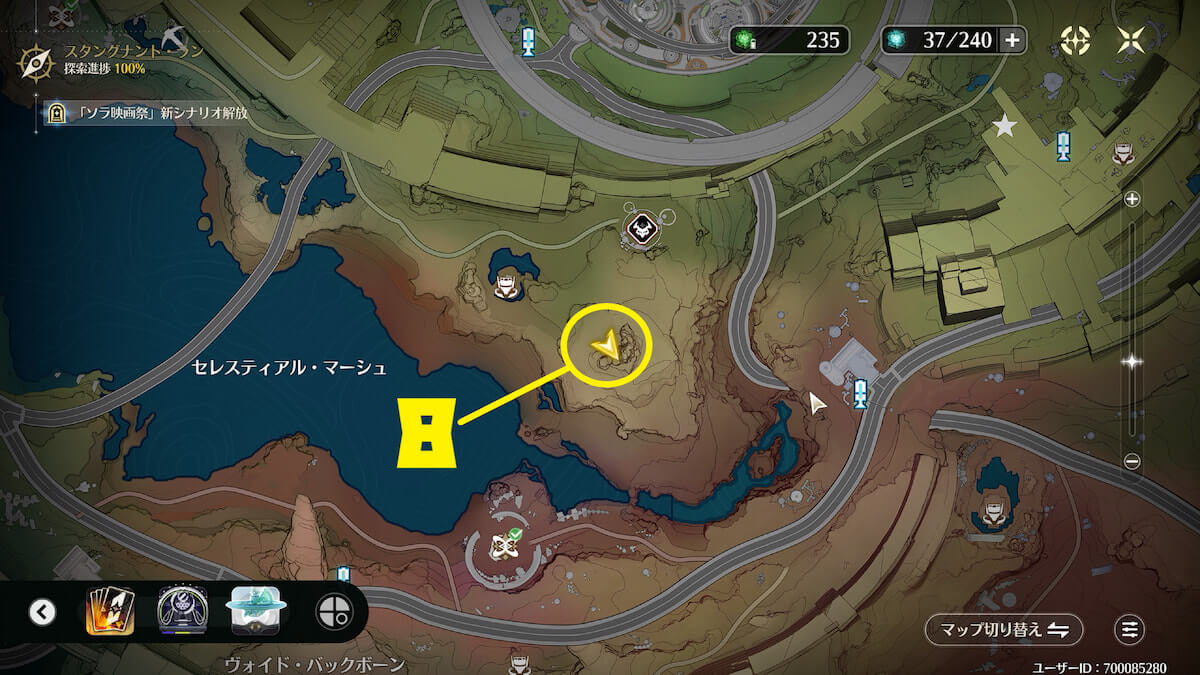1200x675 pixels.
Task: Zoom out the map with the minus button
Action: point(1132,461)
